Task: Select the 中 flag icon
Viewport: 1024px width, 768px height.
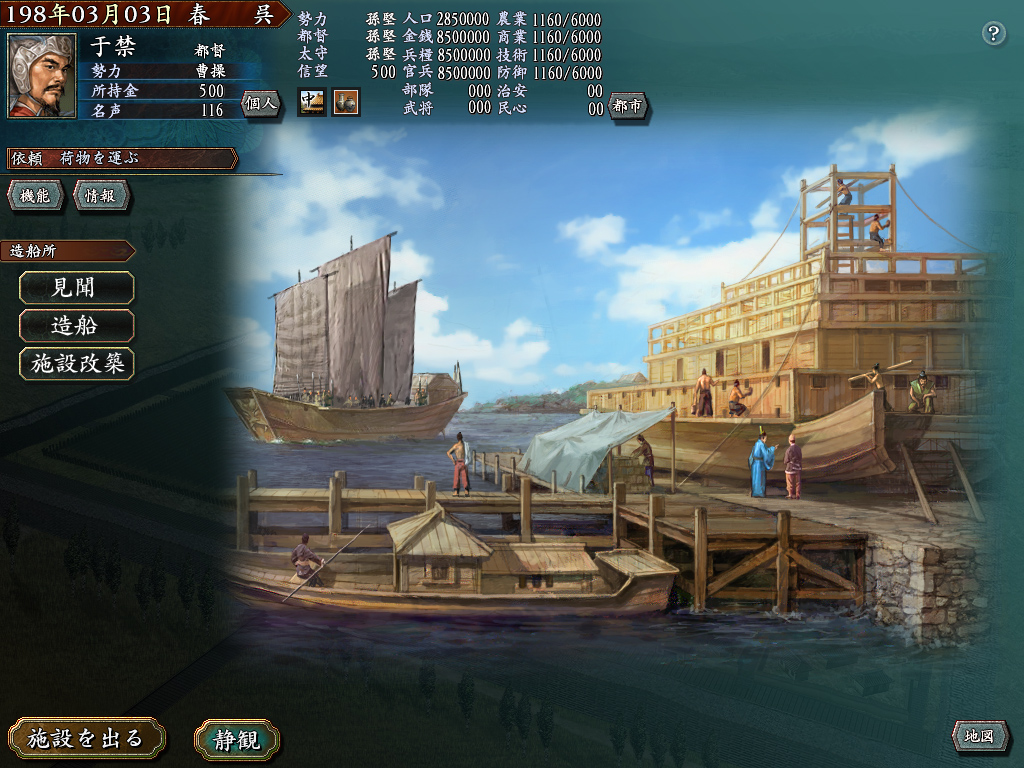Action: (312, 102)
